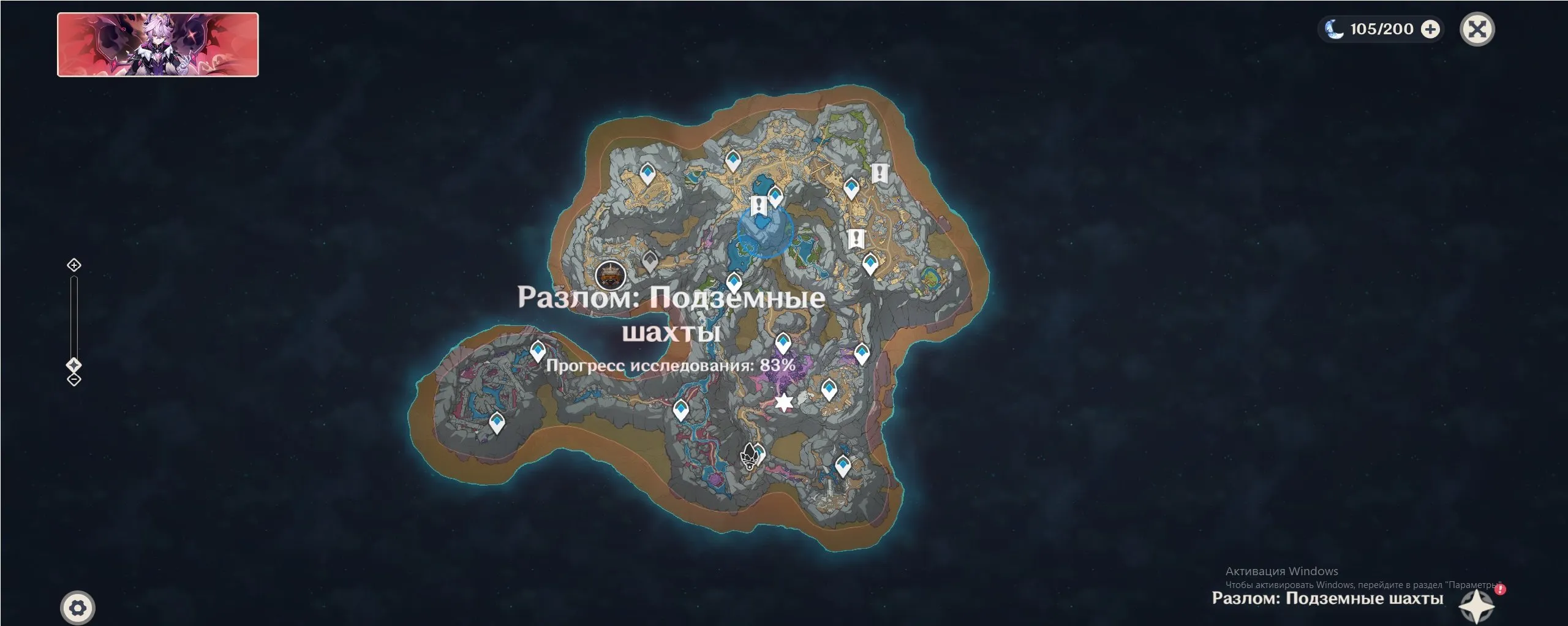1568x626 pixels.
Task: Open the character event banner
Action: click(158, 45)
